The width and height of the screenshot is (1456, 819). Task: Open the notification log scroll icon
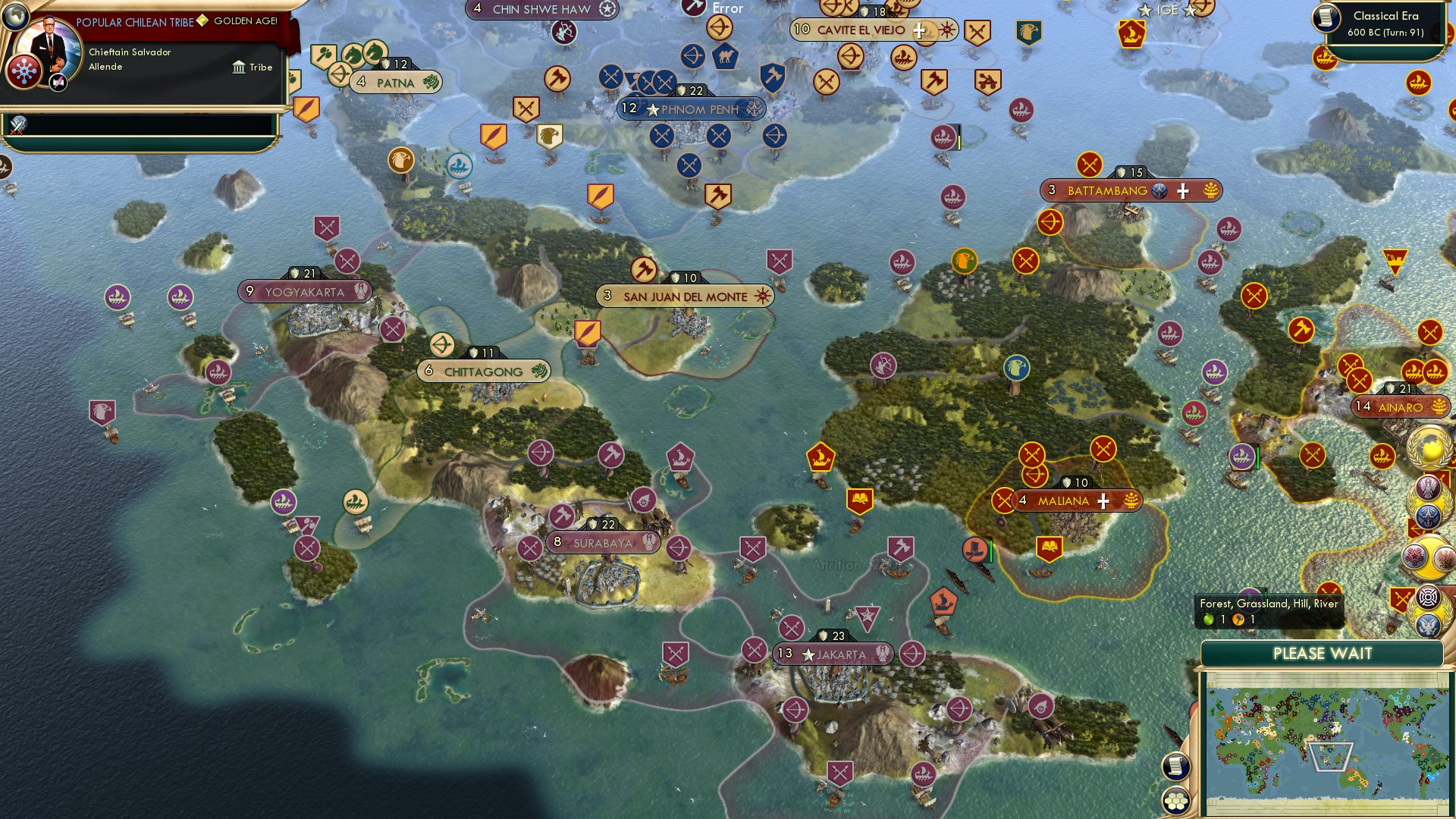click(1176, 766)
